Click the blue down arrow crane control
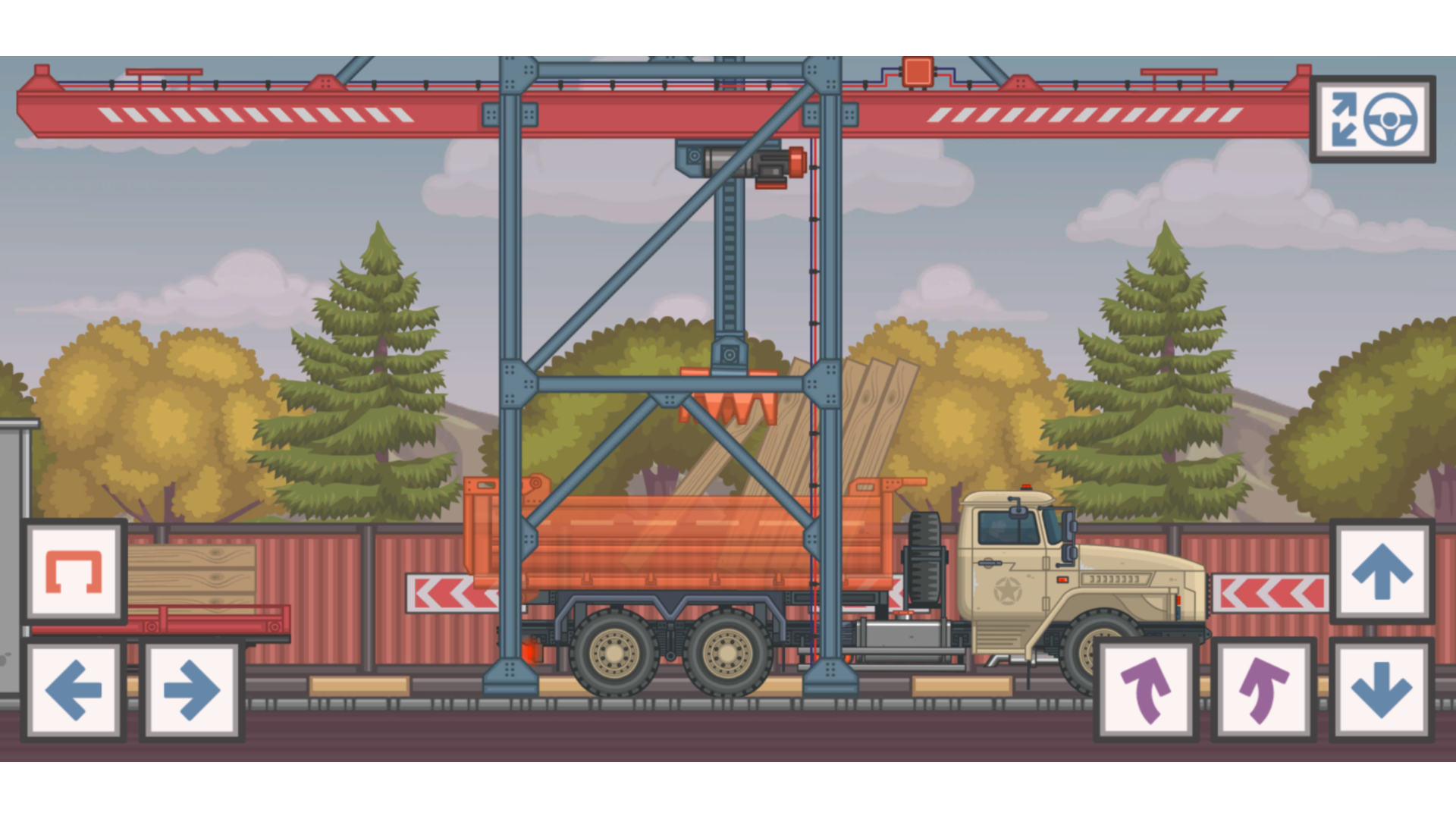The height and width of the screenshot is (819, 1456). 1380,690
